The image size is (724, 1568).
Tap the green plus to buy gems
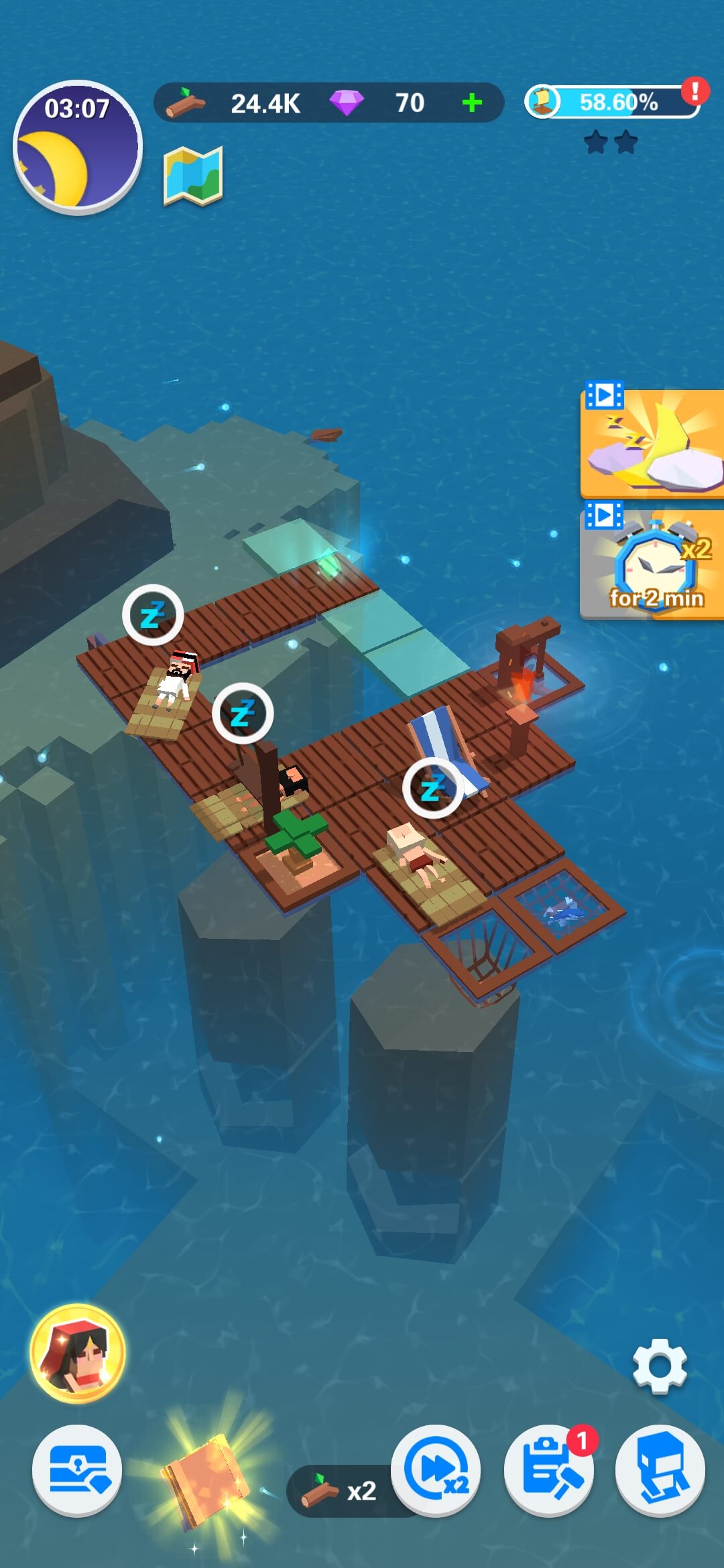point(472,103)
